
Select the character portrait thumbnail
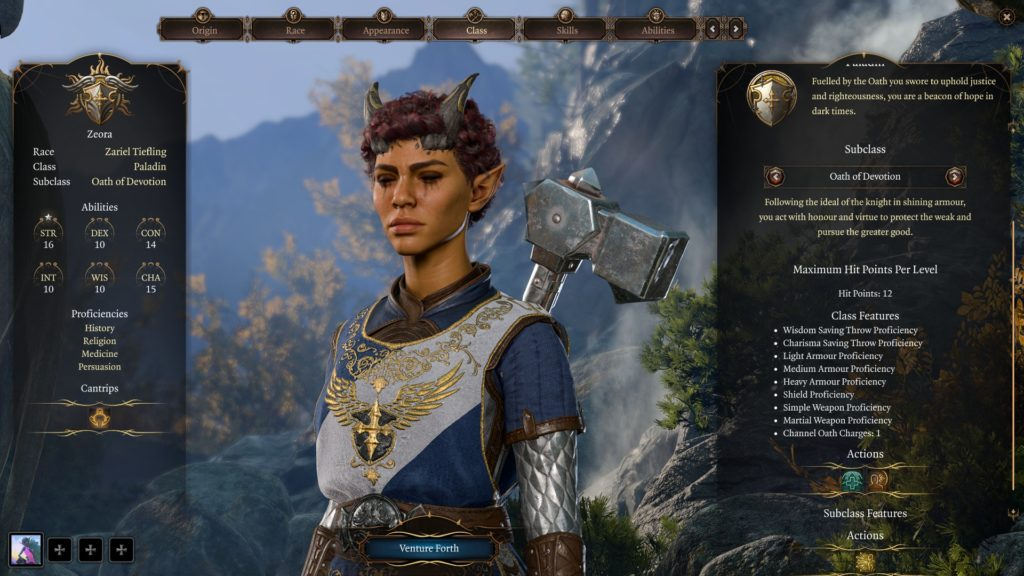[26, 549]
